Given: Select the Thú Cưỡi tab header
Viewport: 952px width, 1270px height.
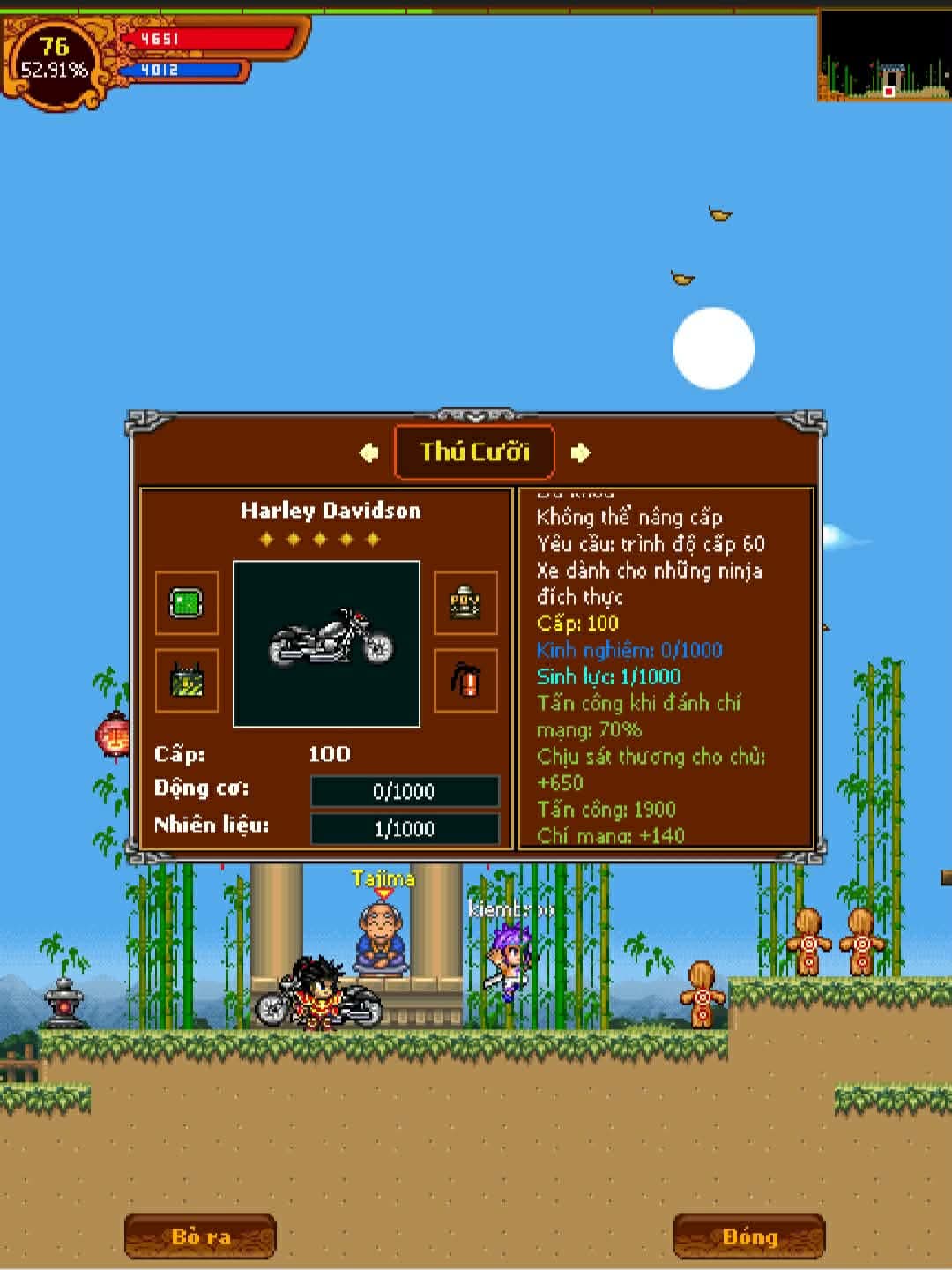Looking at the screenshot, I should pyautogui.click(x=474, y=452).
